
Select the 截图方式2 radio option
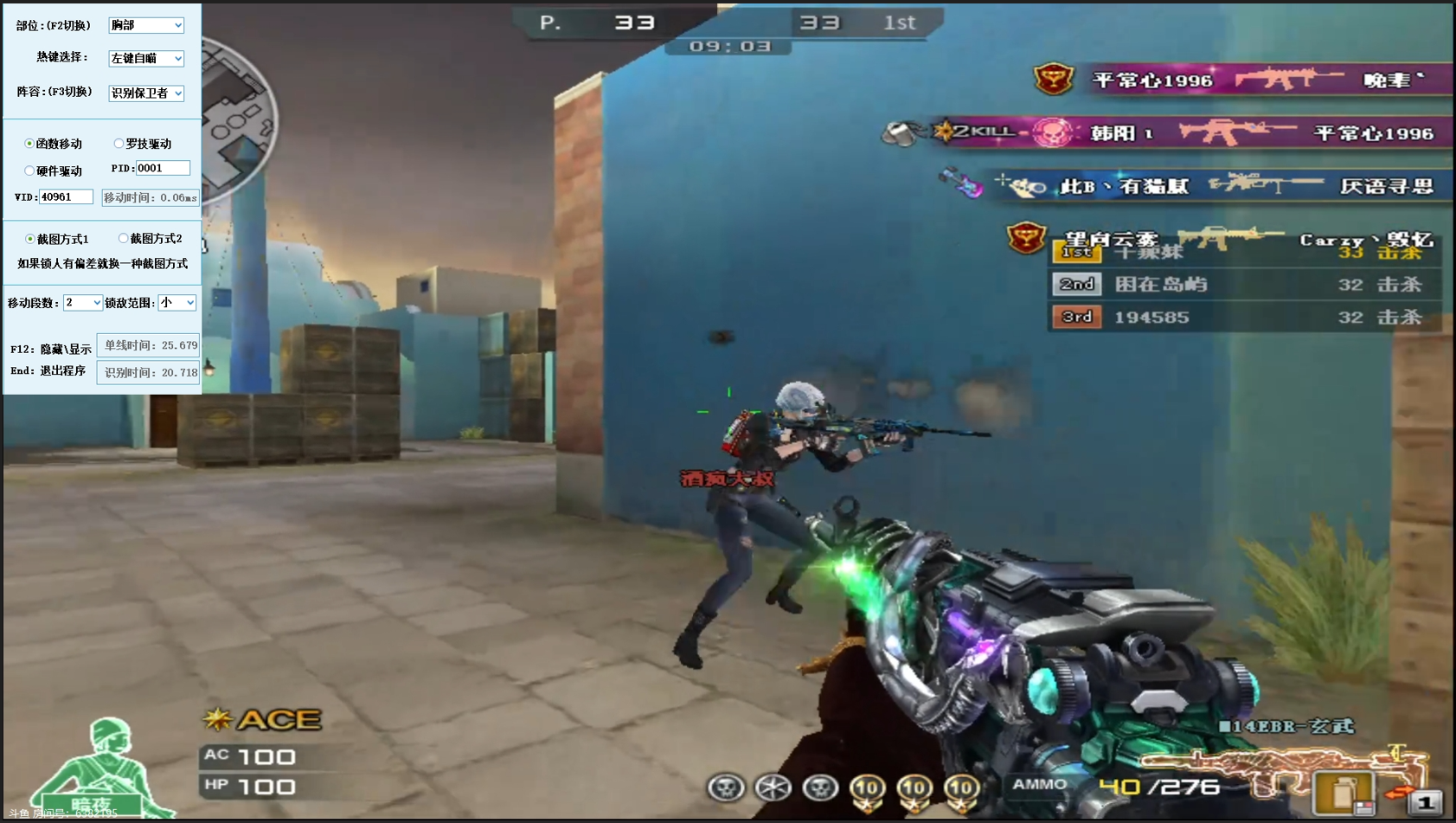124,239
